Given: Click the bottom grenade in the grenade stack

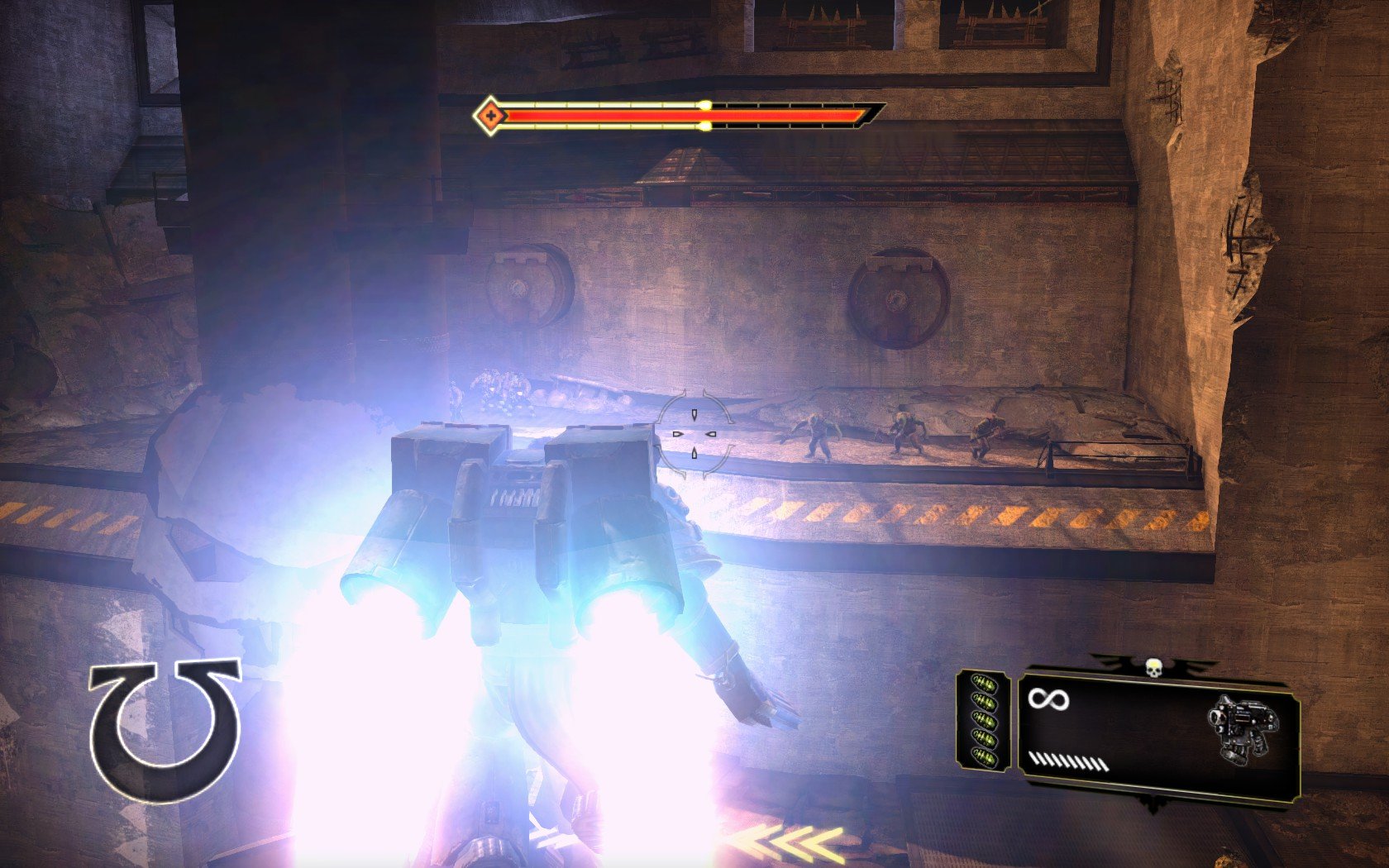Looking at the screenshot, I should pyautogui.click(x=986, y=758).
